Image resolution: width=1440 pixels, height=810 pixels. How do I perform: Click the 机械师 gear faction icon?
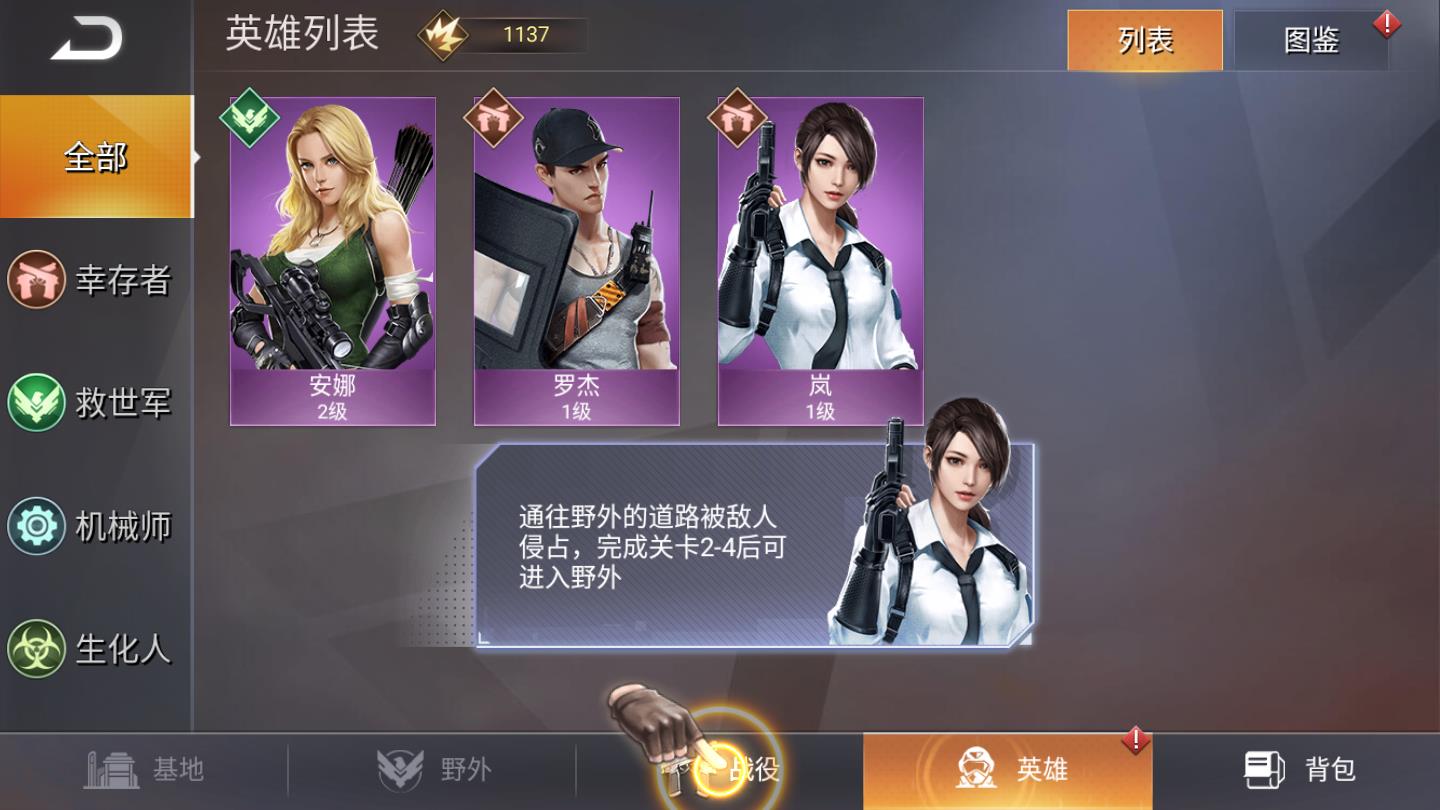pyautogui.click(x=36, y=526)
